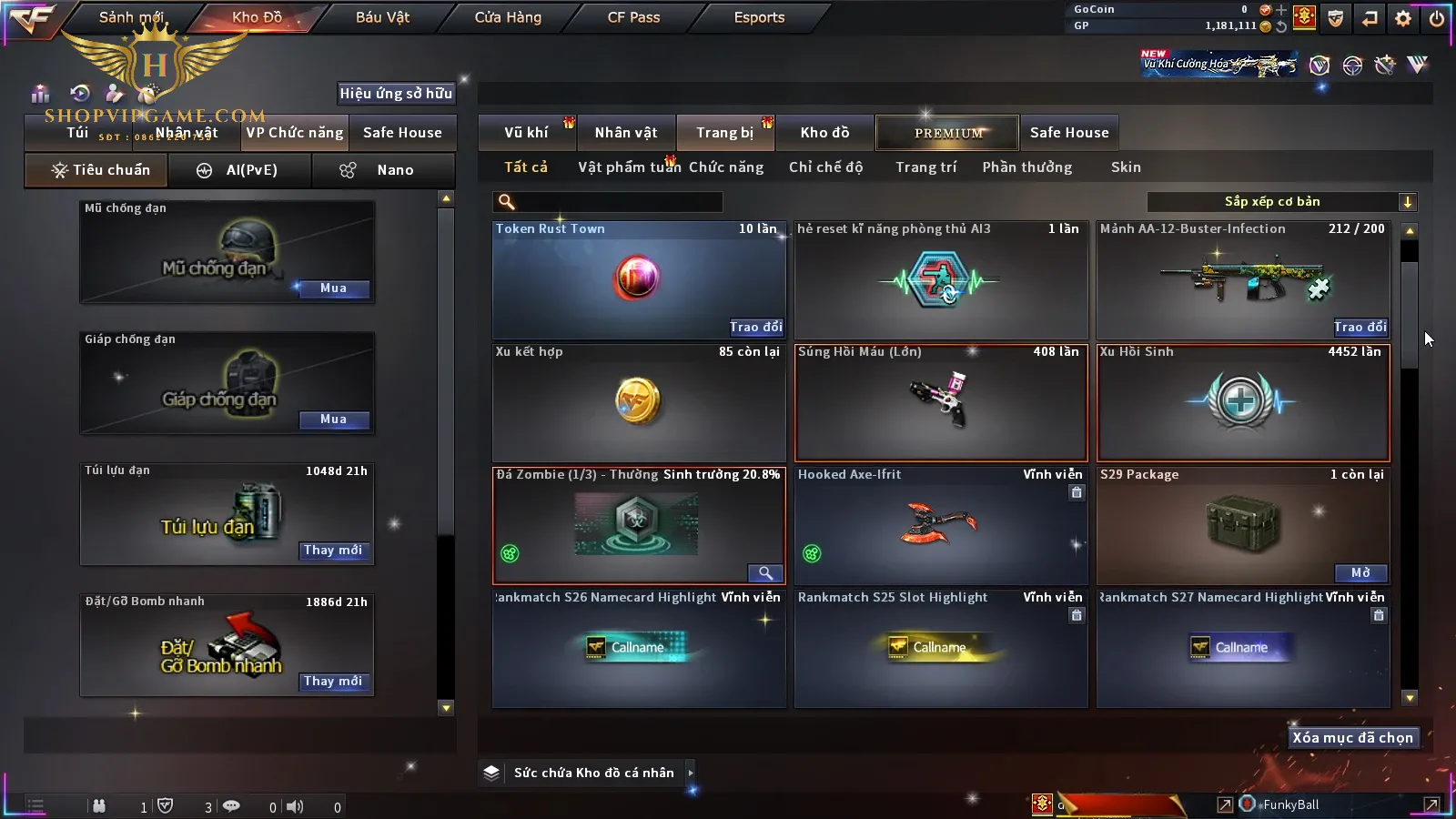Select the PREMIUM inventory tab
1456x819 pixels.
948,133
